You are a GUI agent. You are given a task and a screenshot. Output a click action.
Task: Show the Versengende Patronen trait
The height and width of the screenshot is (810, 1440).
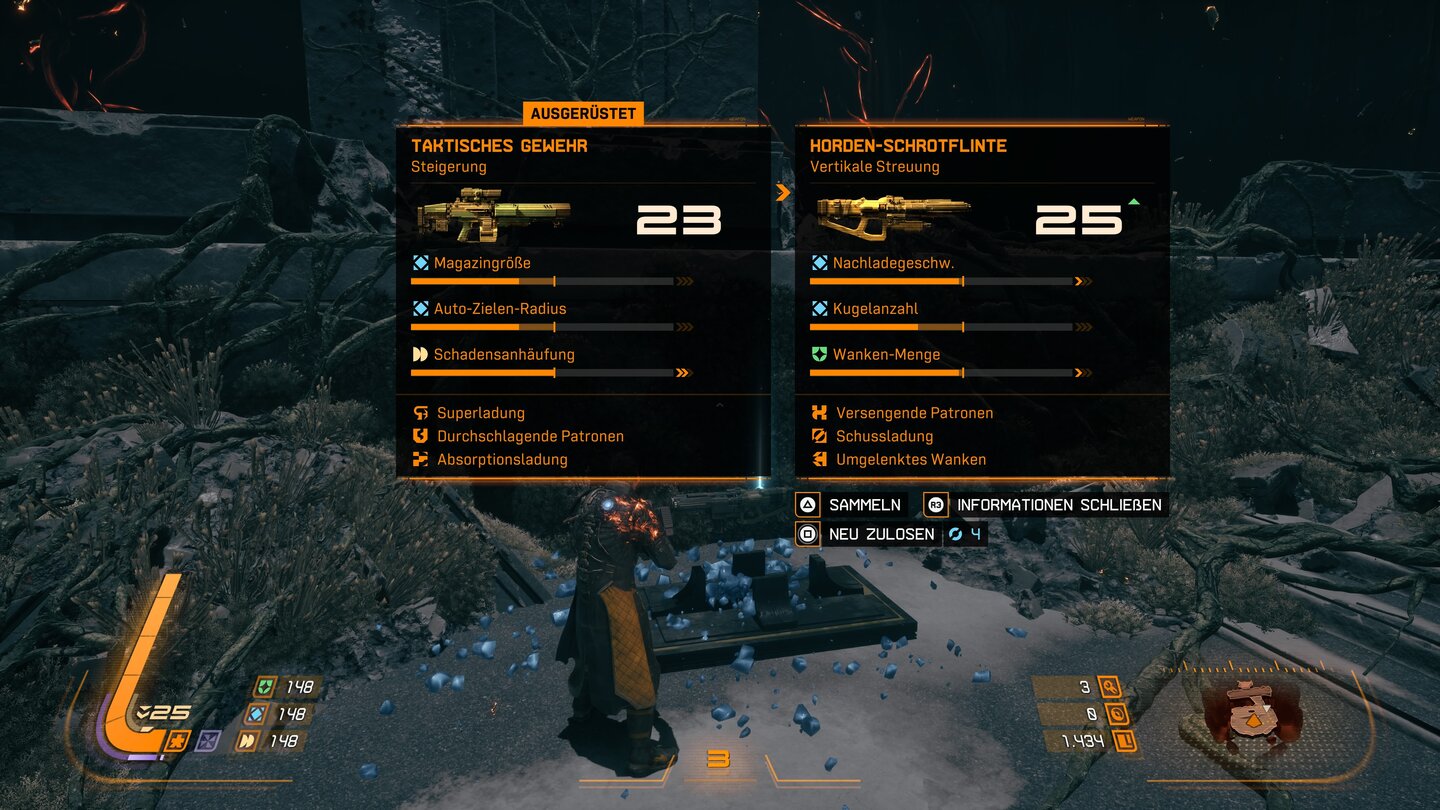click(914, 413)
